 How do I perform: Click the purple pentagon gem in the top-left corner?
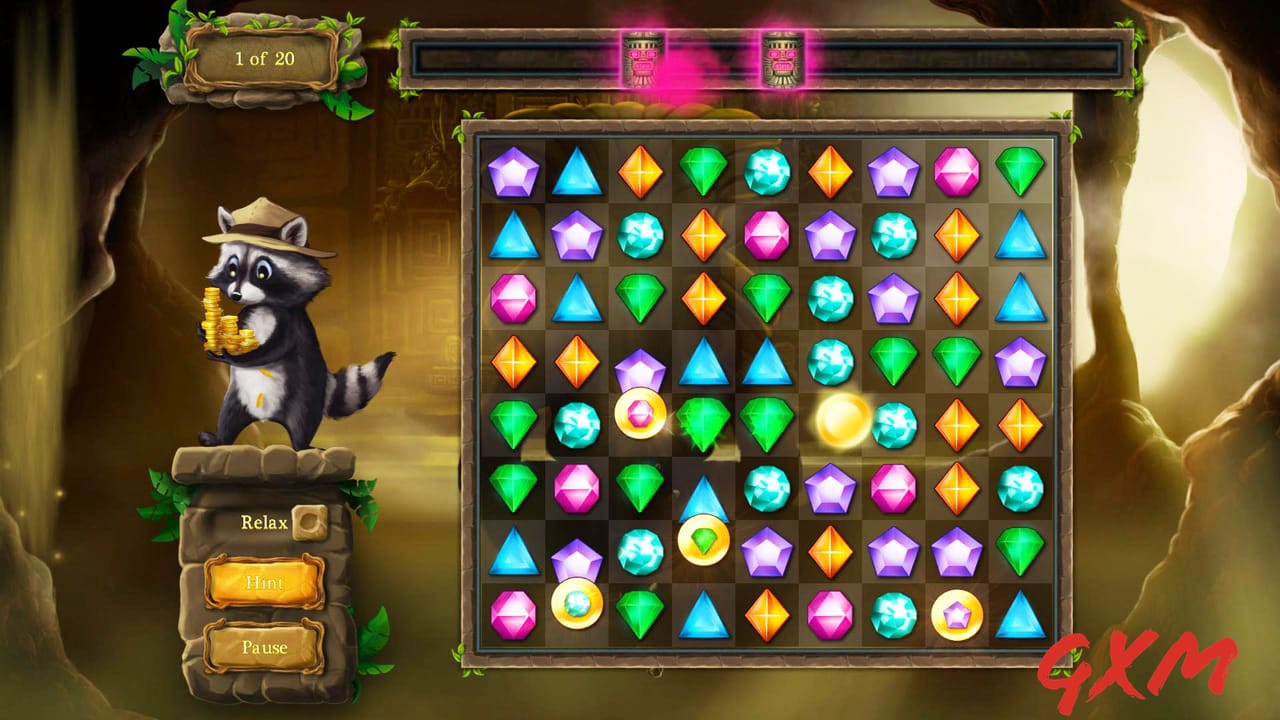513,170
